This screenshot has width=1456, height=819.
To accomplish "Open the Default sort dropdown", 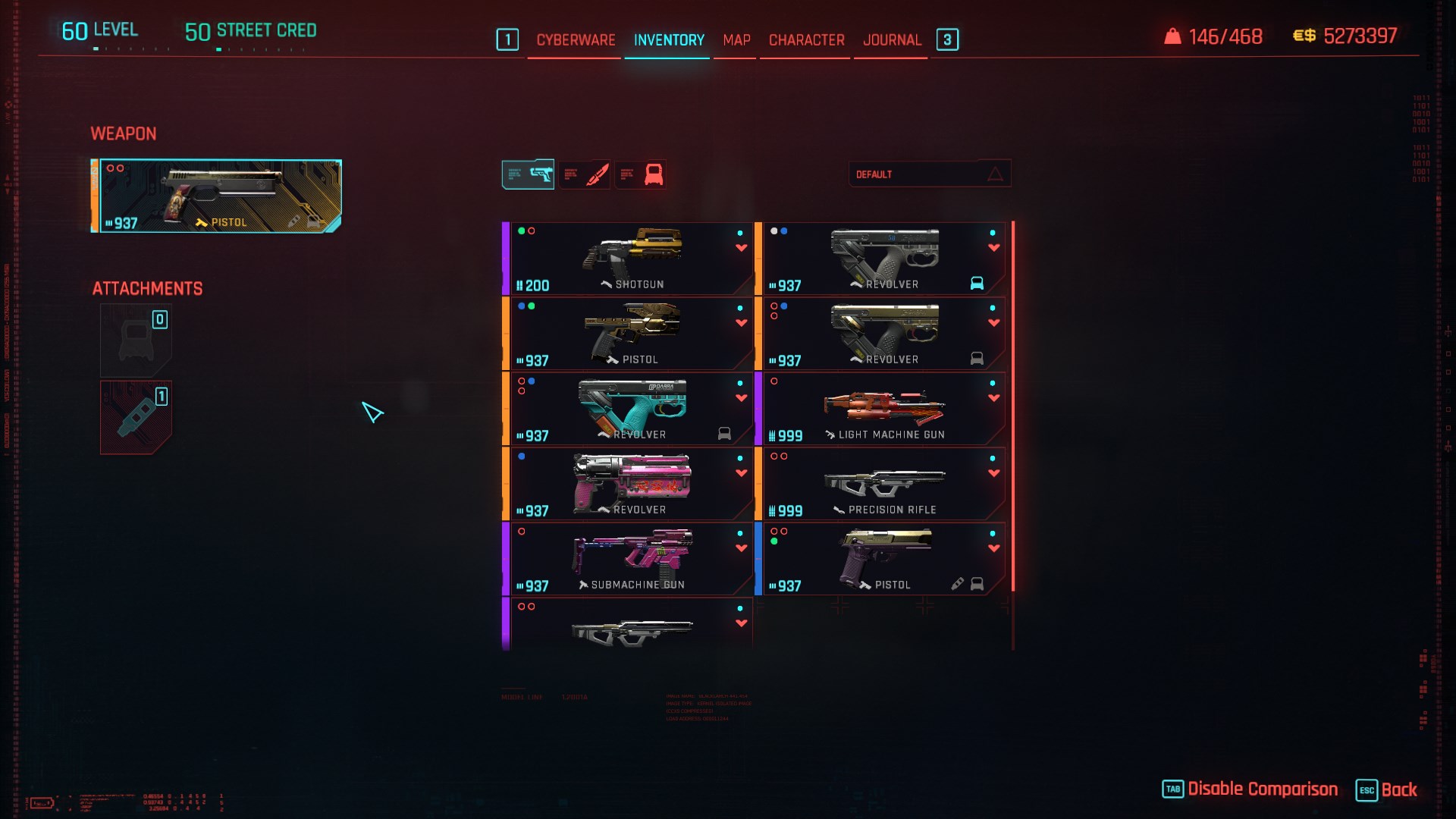I will coord(929,174).
